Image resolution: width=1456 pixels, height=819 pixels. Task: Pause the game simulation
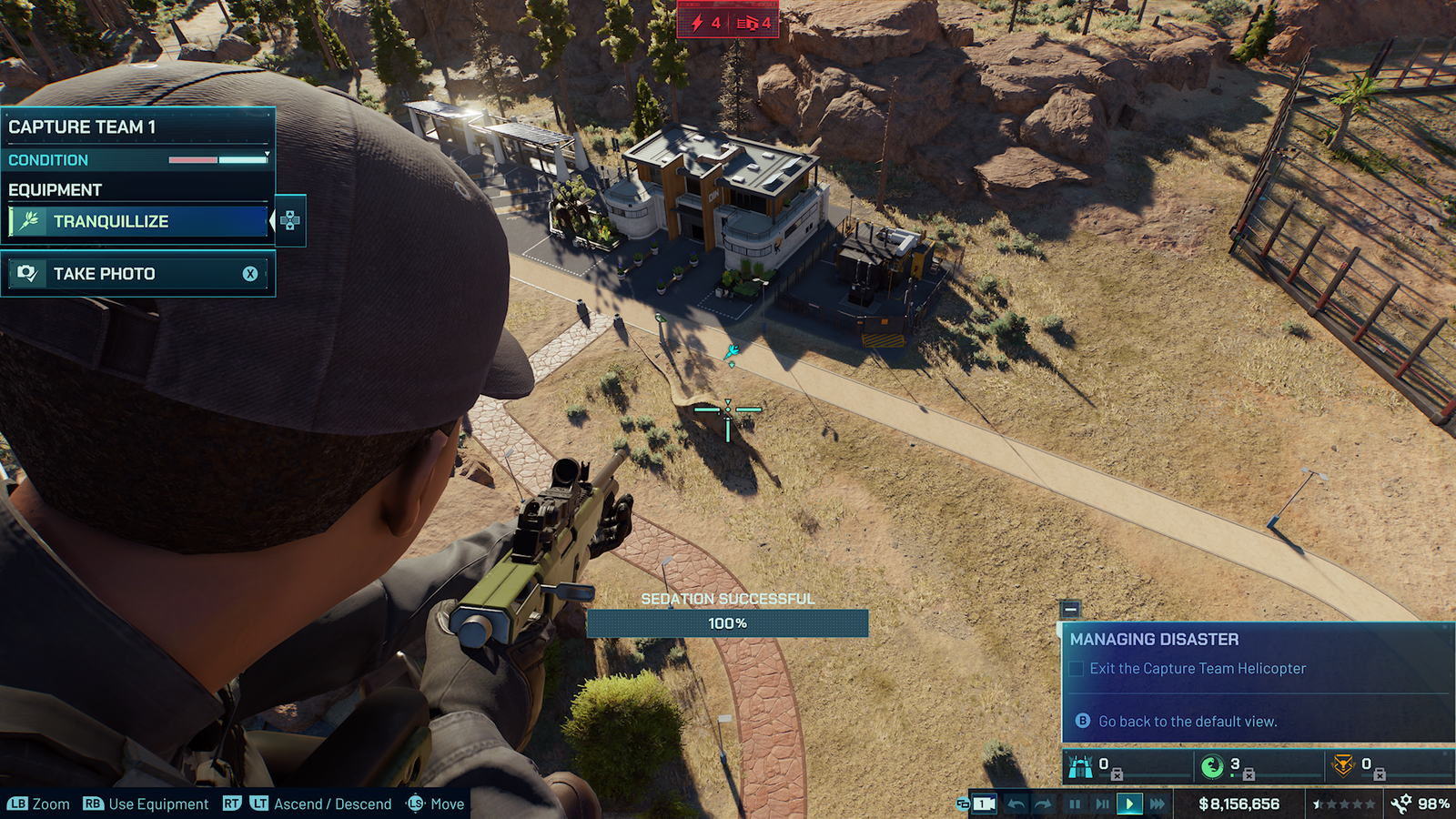point(1075,804)
